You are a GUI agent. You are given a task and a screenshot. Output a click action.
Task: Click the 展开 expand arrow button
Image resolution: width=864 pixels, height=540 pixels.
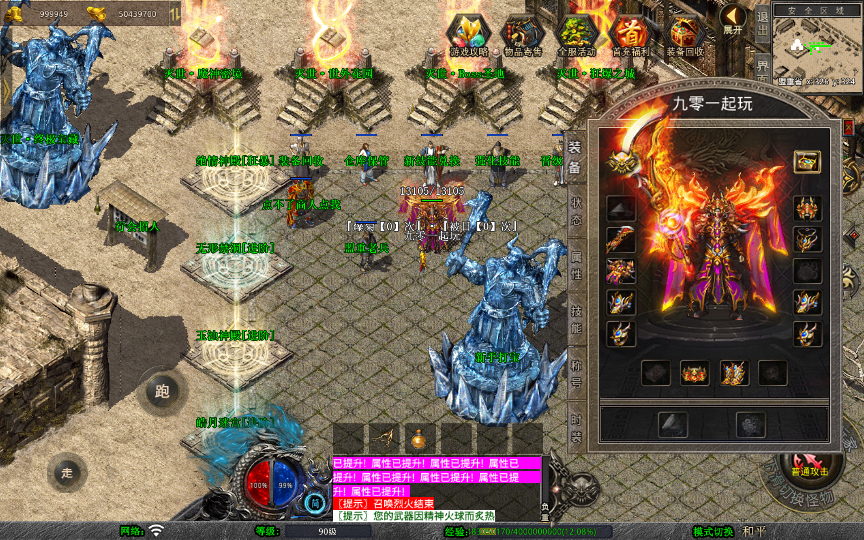733,19
